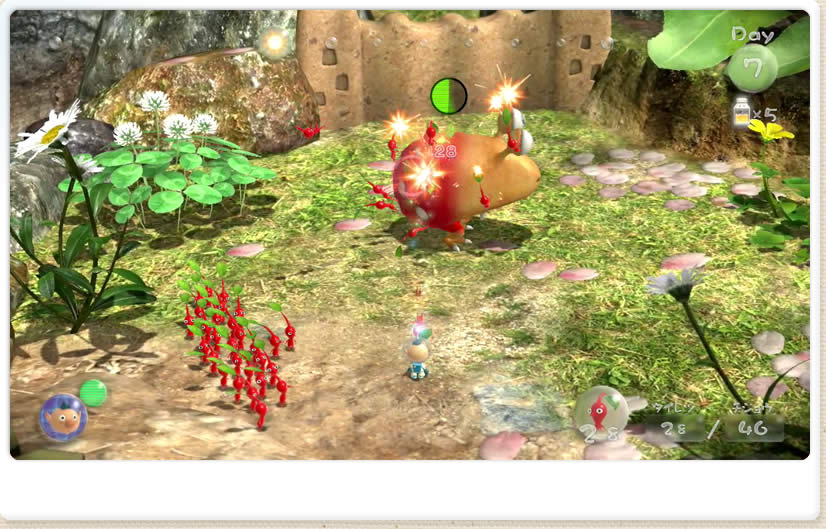
Task: Use the ultra-spicy spray bottle icon
Action: click(742, 112)
